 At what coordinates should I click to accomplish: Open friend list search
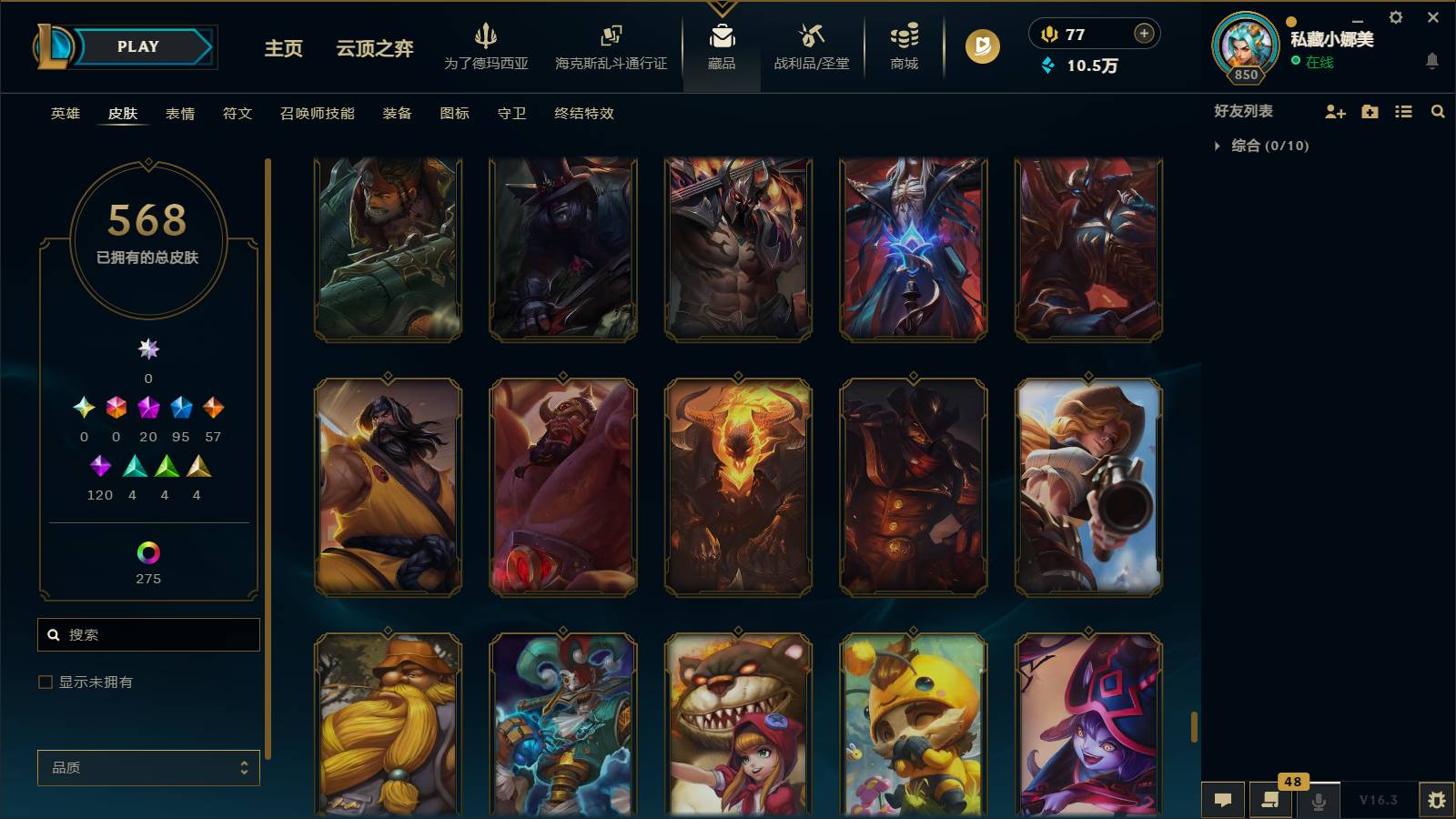[x=1438, y=112]
